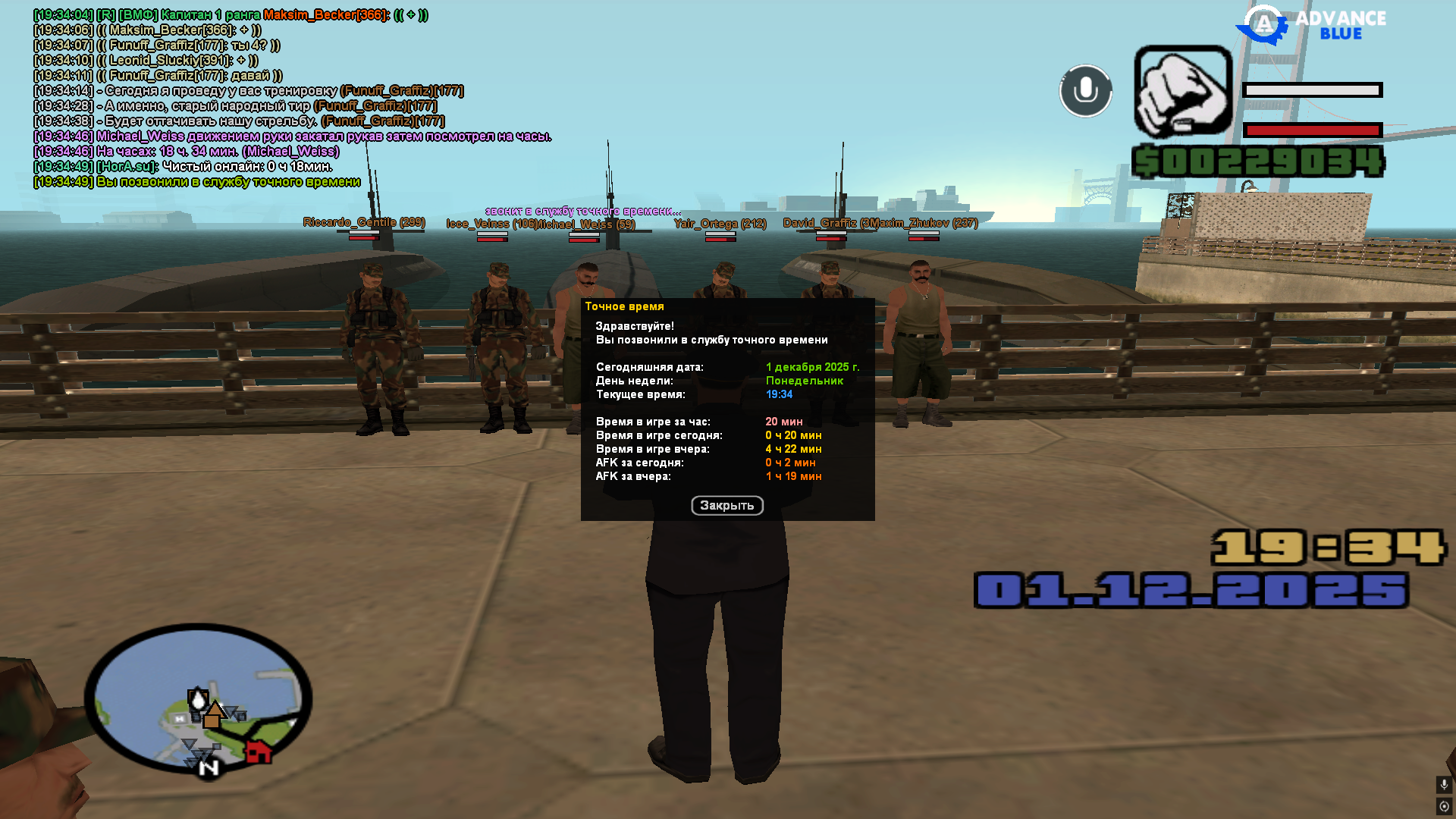The height and width of the screenshot is (819, 1456).
Task: Toggle the round microphone voice button
Action: (1085, 91)
